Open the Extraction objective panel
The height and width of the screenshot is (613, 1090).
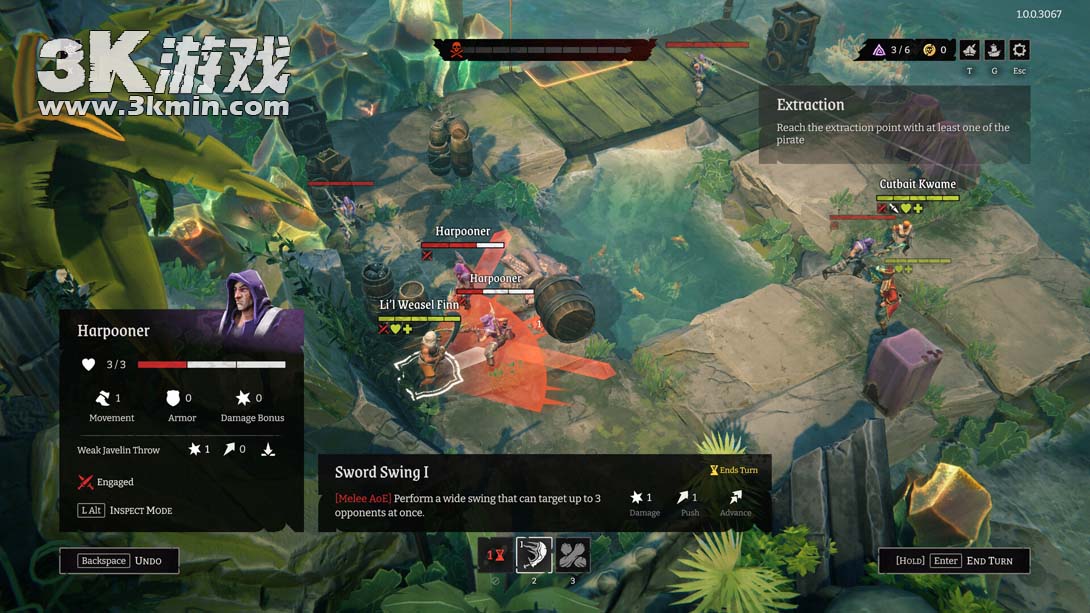pos(894,122)
